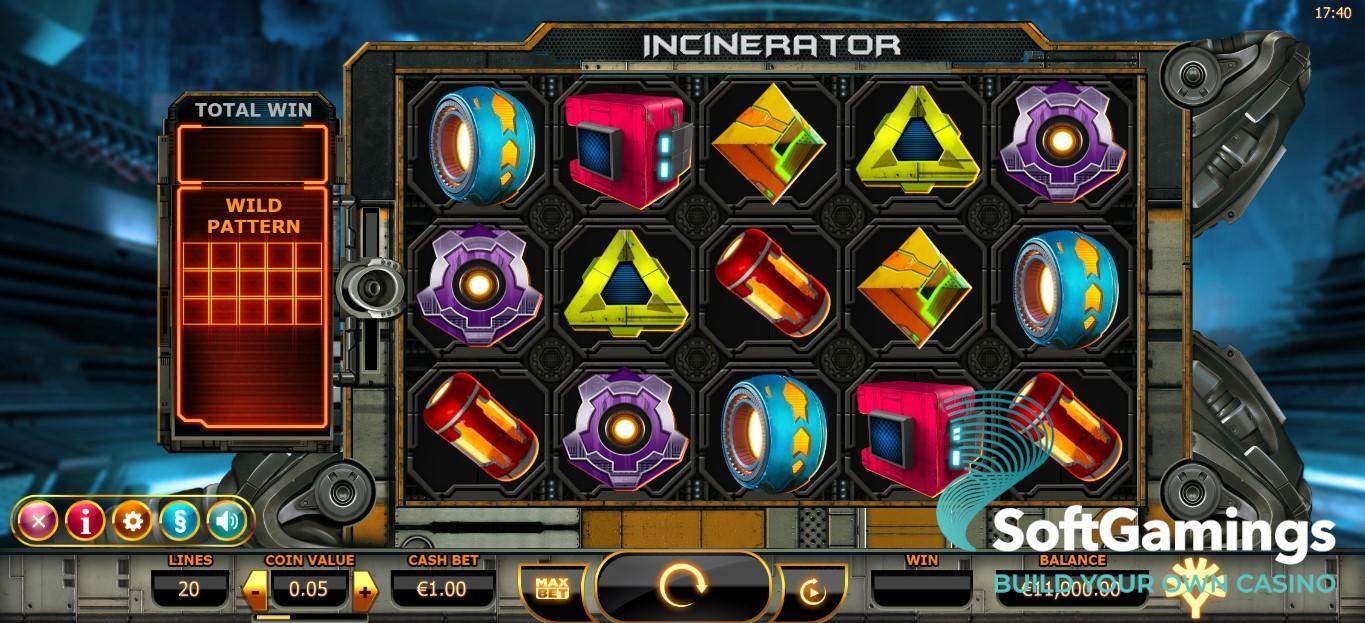Open settings with the orange gear icon
This screenshot has height=623, width=1365.
point(132,520)
